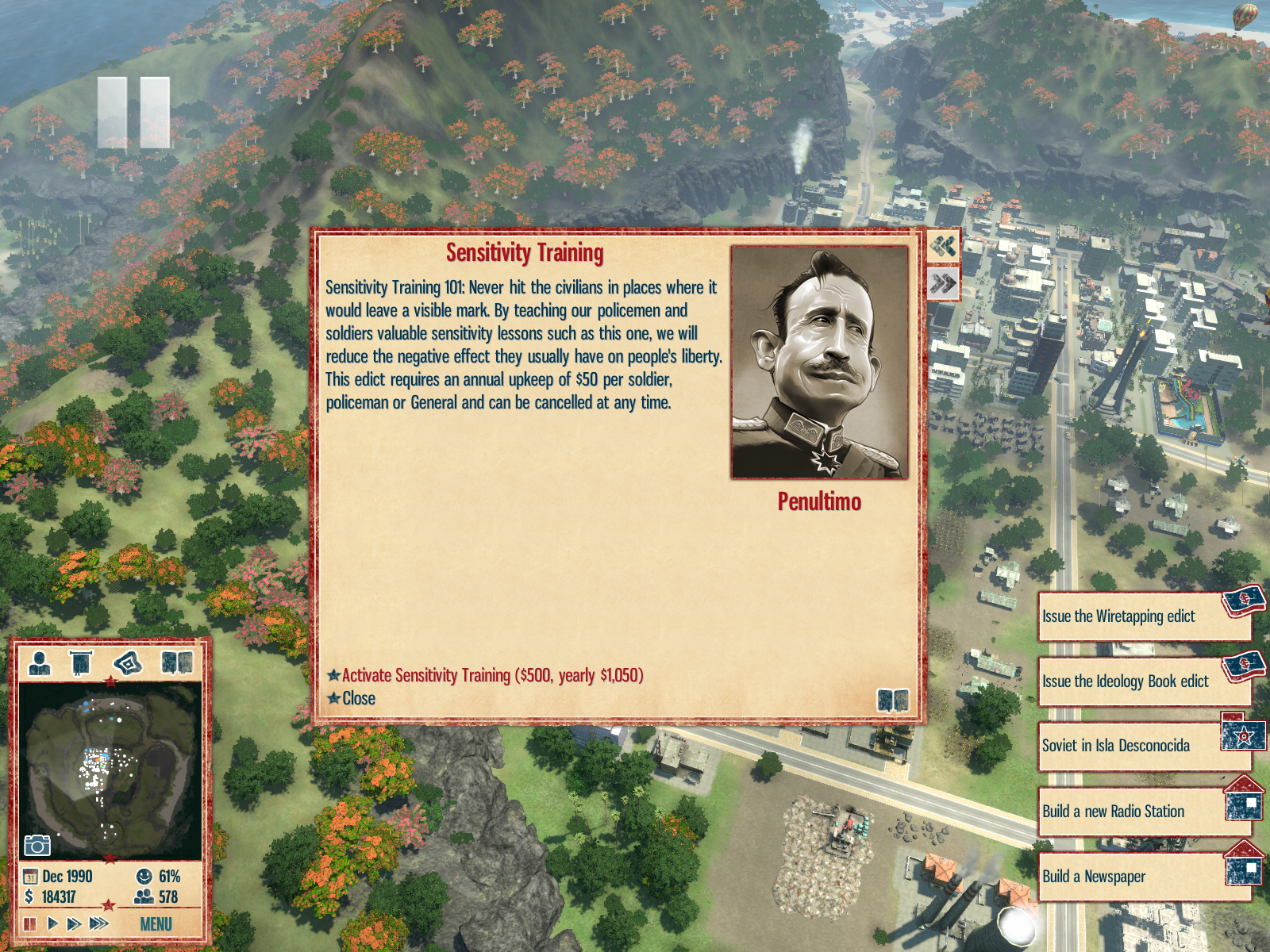Open the book icon in dialog corner

[x=893, y=701]
